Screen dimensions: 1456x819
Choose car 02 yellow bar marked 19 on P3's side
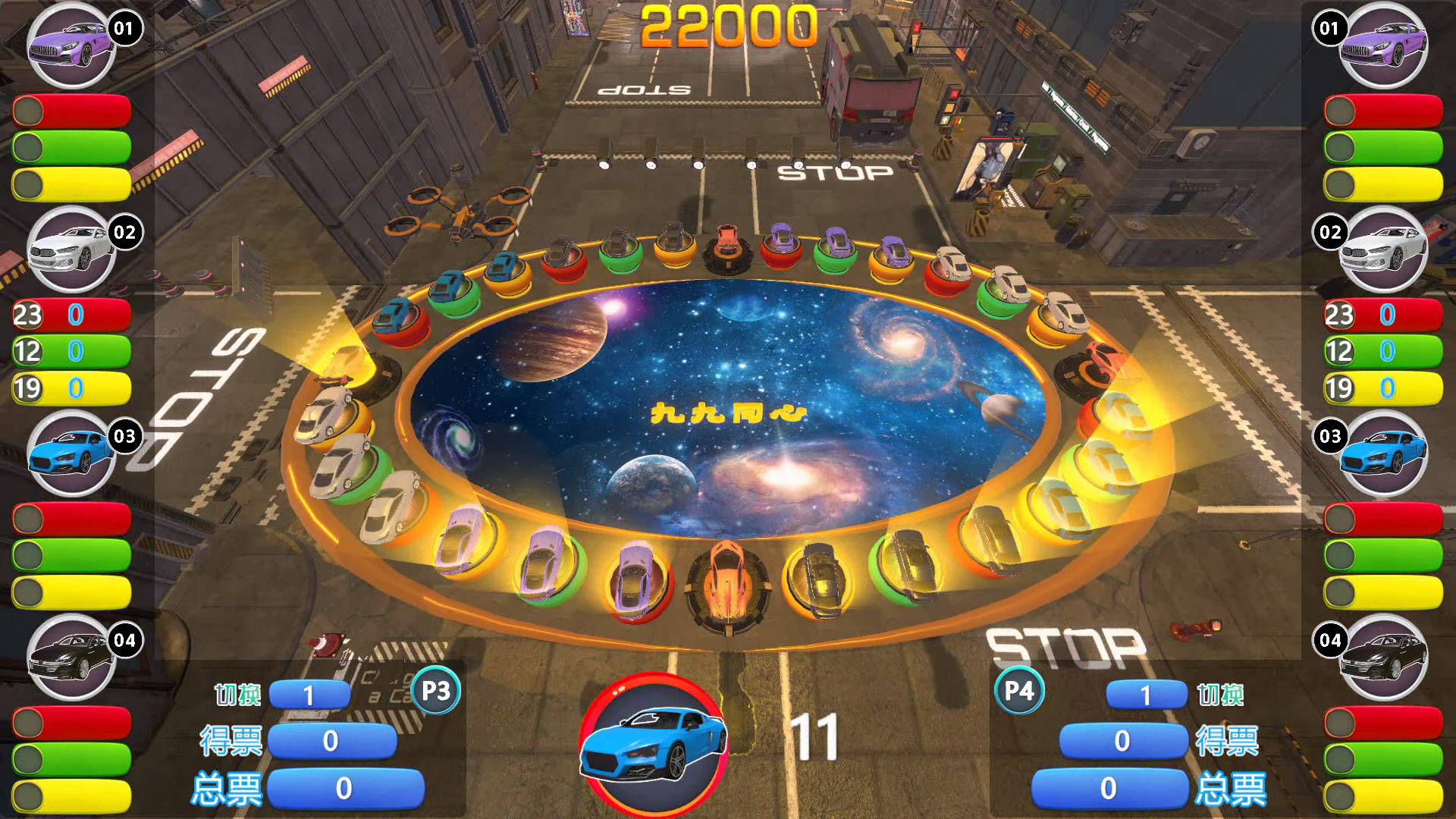pyautogui.click(x=72, y=388)
